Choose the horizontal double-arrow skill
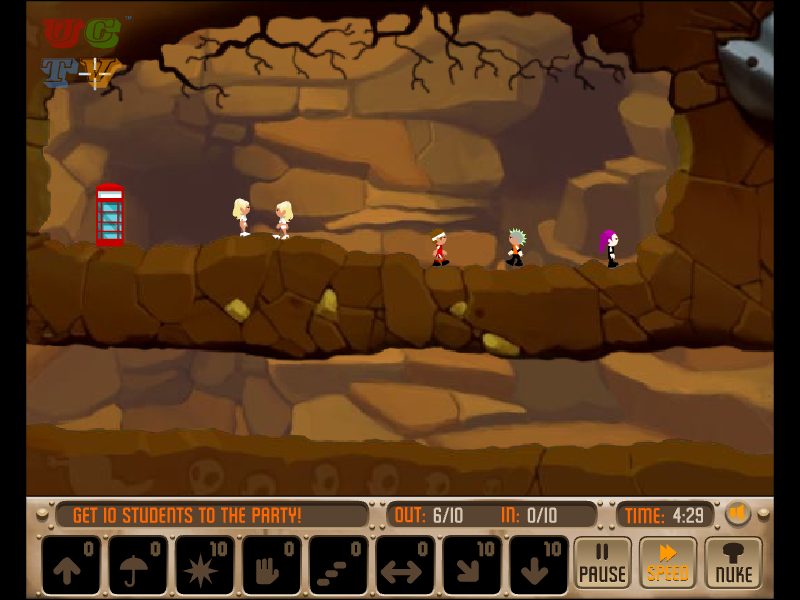Image resolution: width=800 pixels, height=600 pixels. (x=405, y=565)
